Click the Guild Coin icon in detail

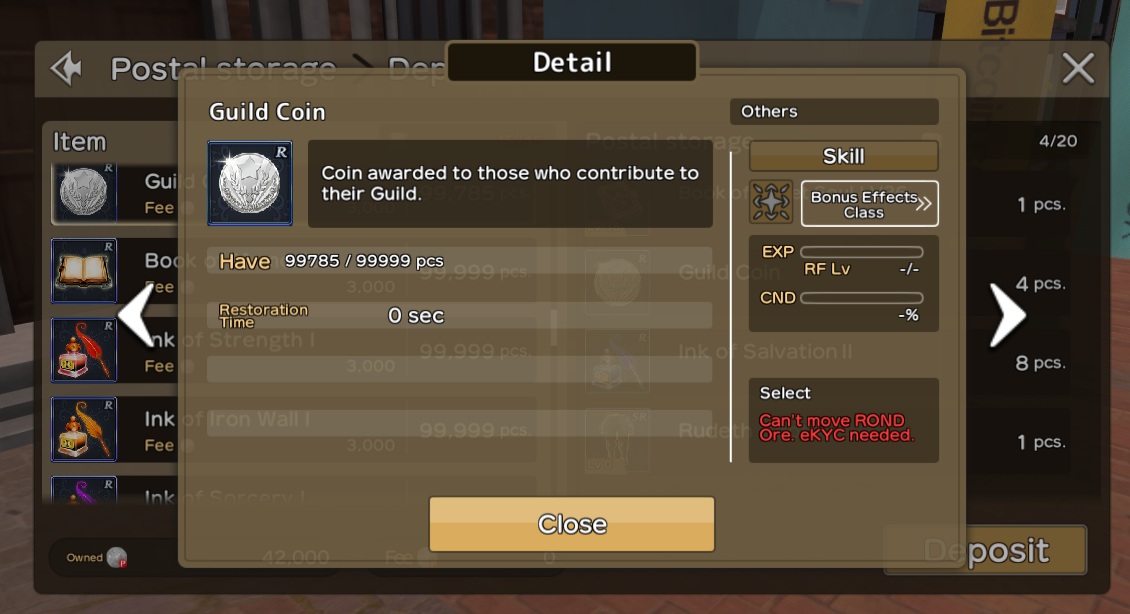(250, 184)
